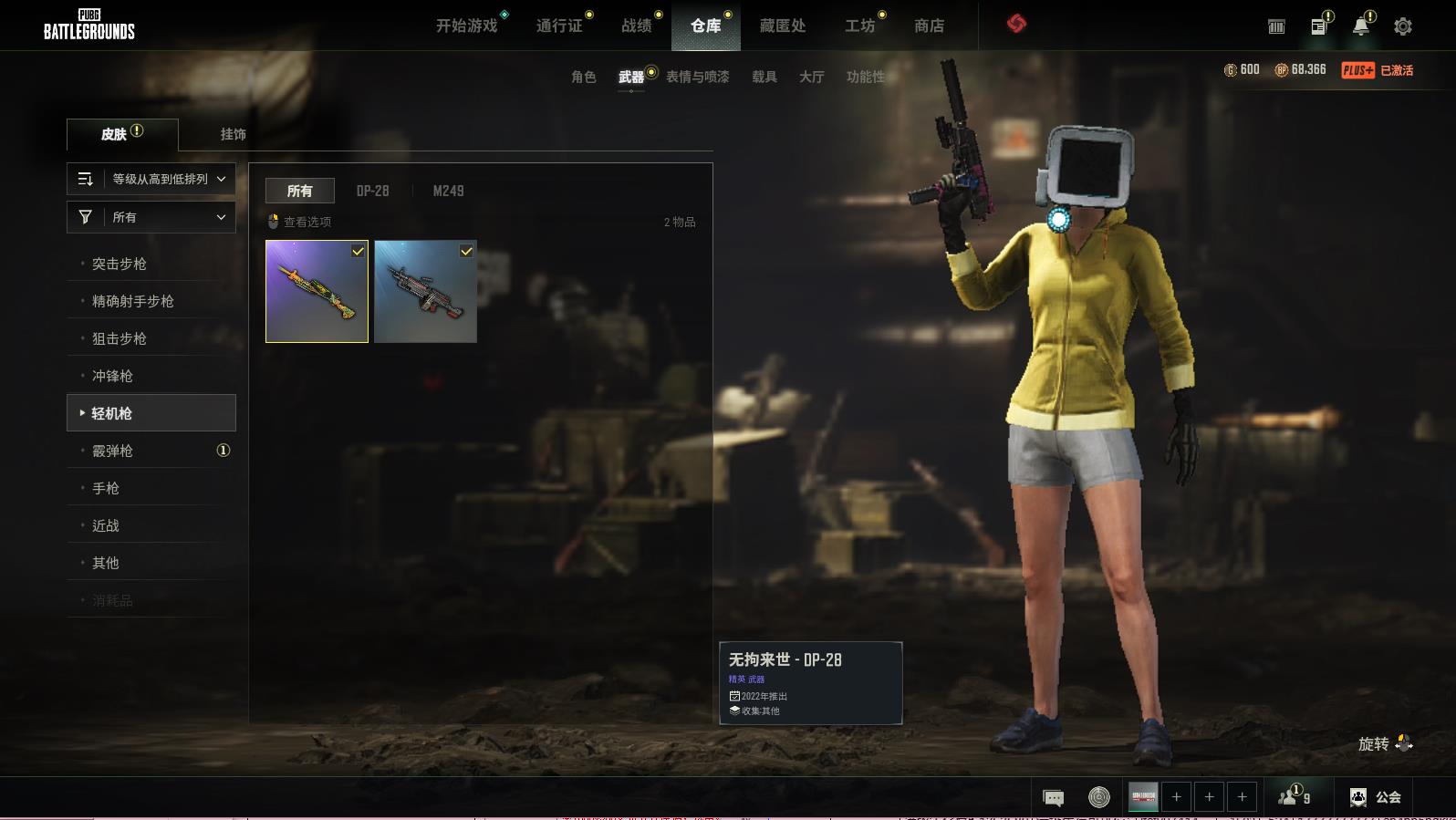Select the purple DP-28 skin thumbnail
This screenshot has height=820, width=1456.
[317, 291]
